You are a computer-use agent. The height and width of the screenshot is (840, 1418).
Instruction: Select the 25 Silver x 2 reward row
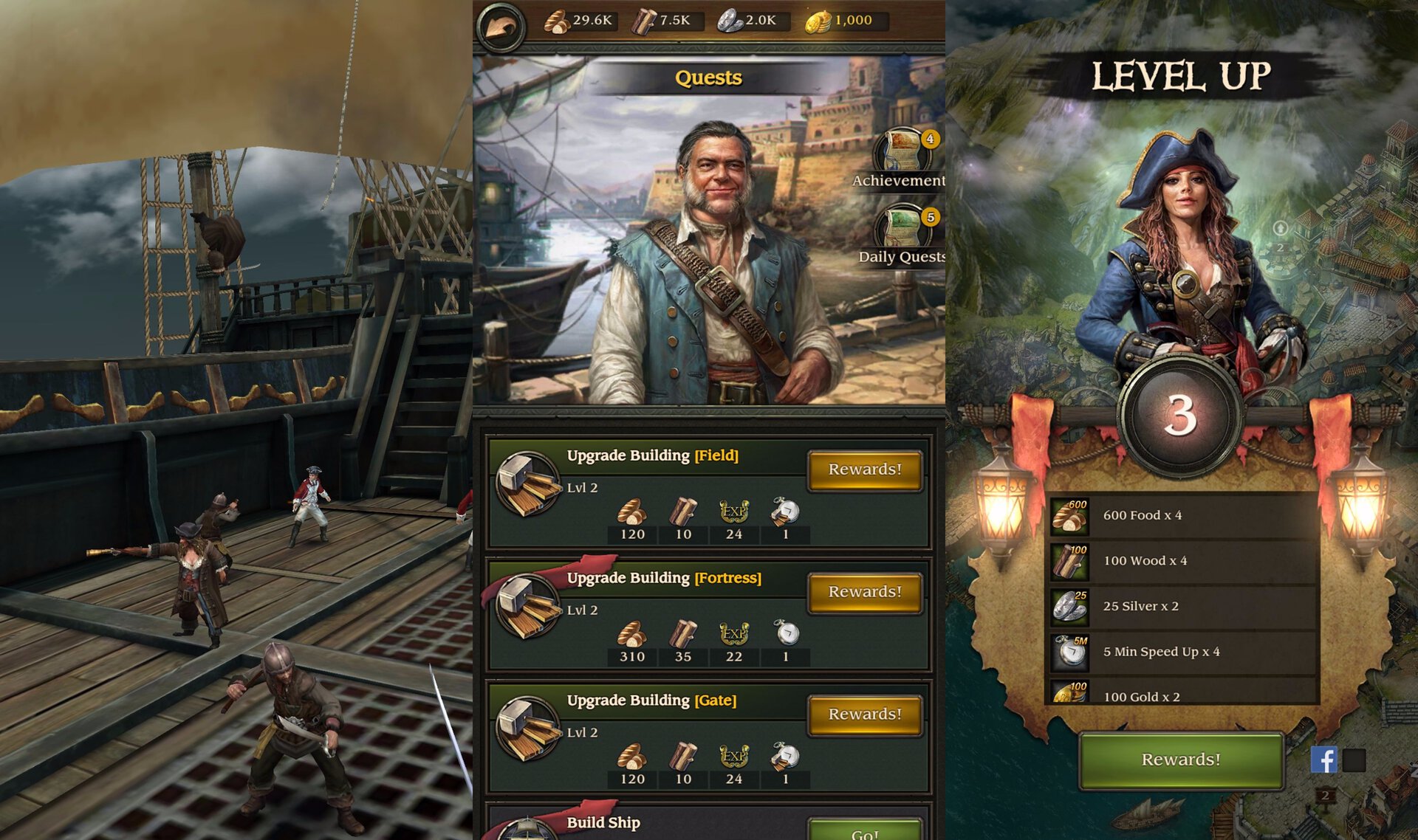(1183, 606)
